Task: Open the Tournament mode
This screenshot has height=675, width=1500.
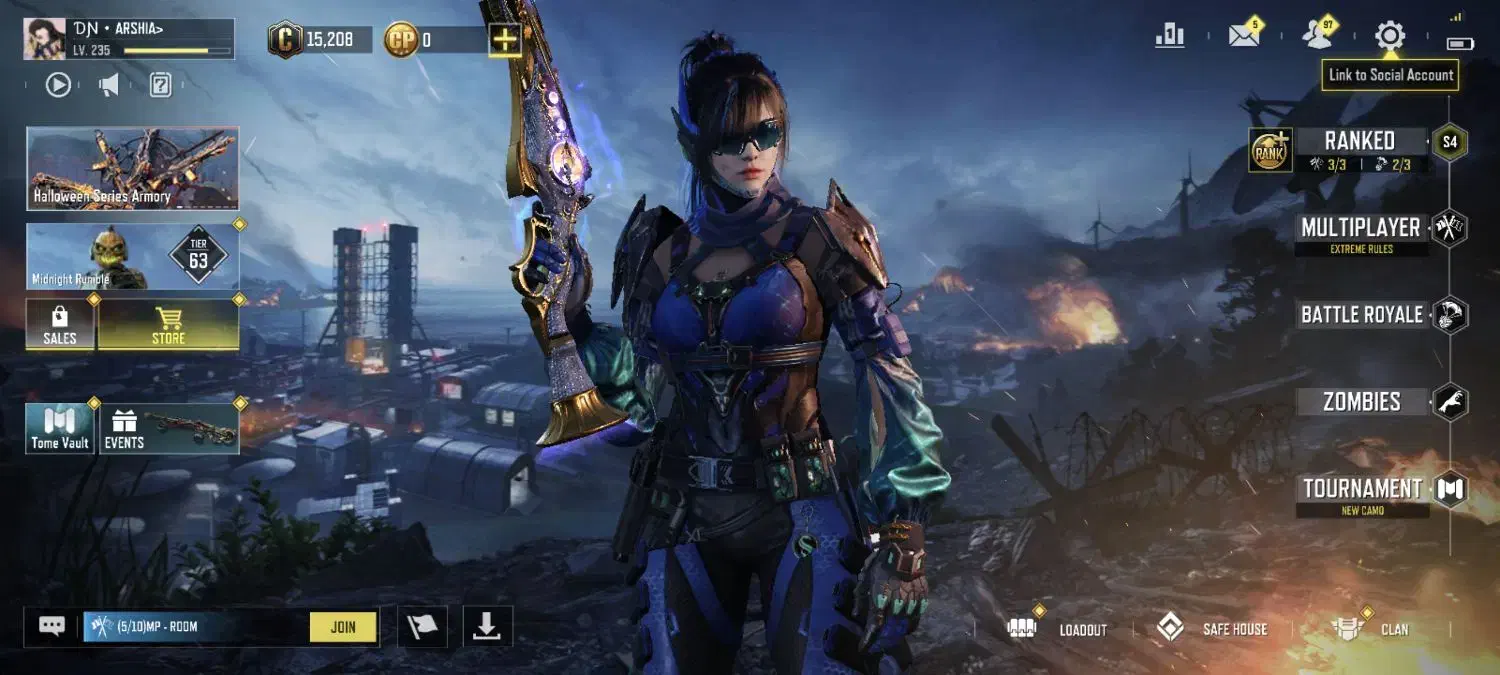Action: pos(1362,489)
